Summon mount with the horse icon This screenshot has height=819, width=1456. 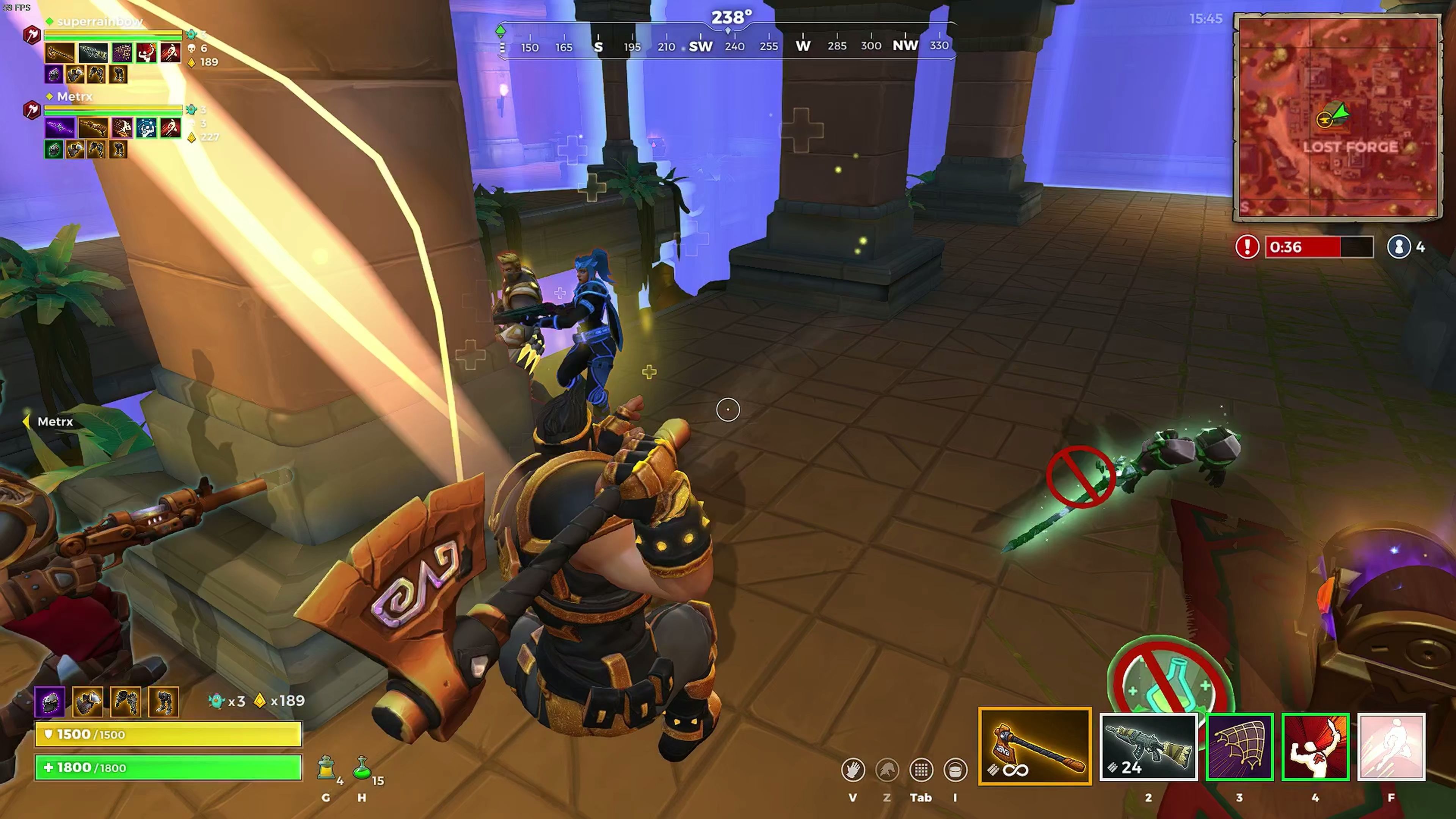tap(887, 770)
